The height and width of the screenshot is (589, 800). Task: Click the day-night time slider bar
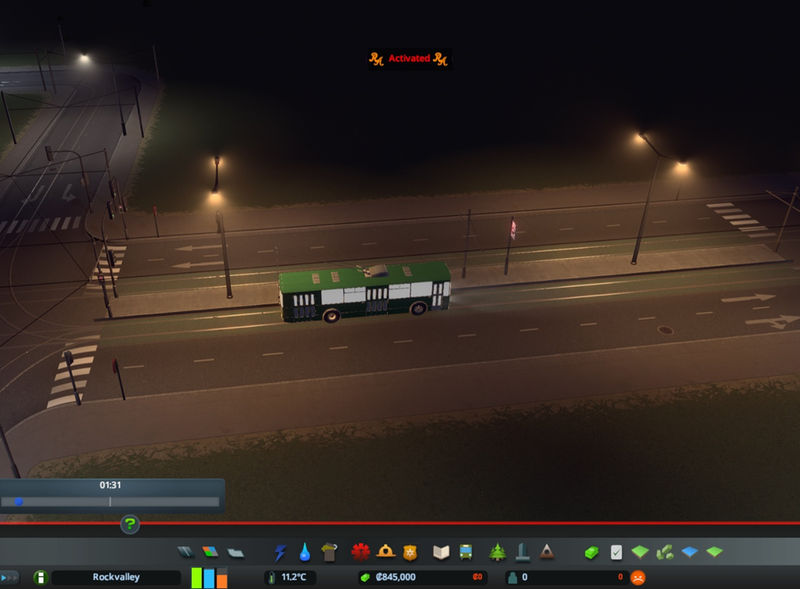click(110, 501)
